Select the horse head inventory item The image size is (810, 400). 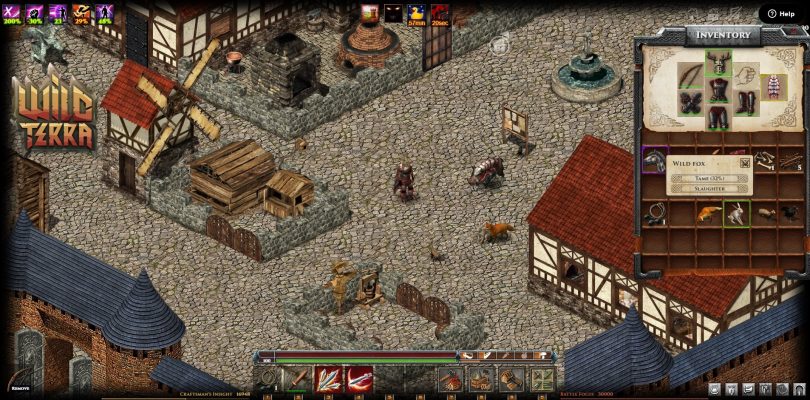click(x=654, y=160)
